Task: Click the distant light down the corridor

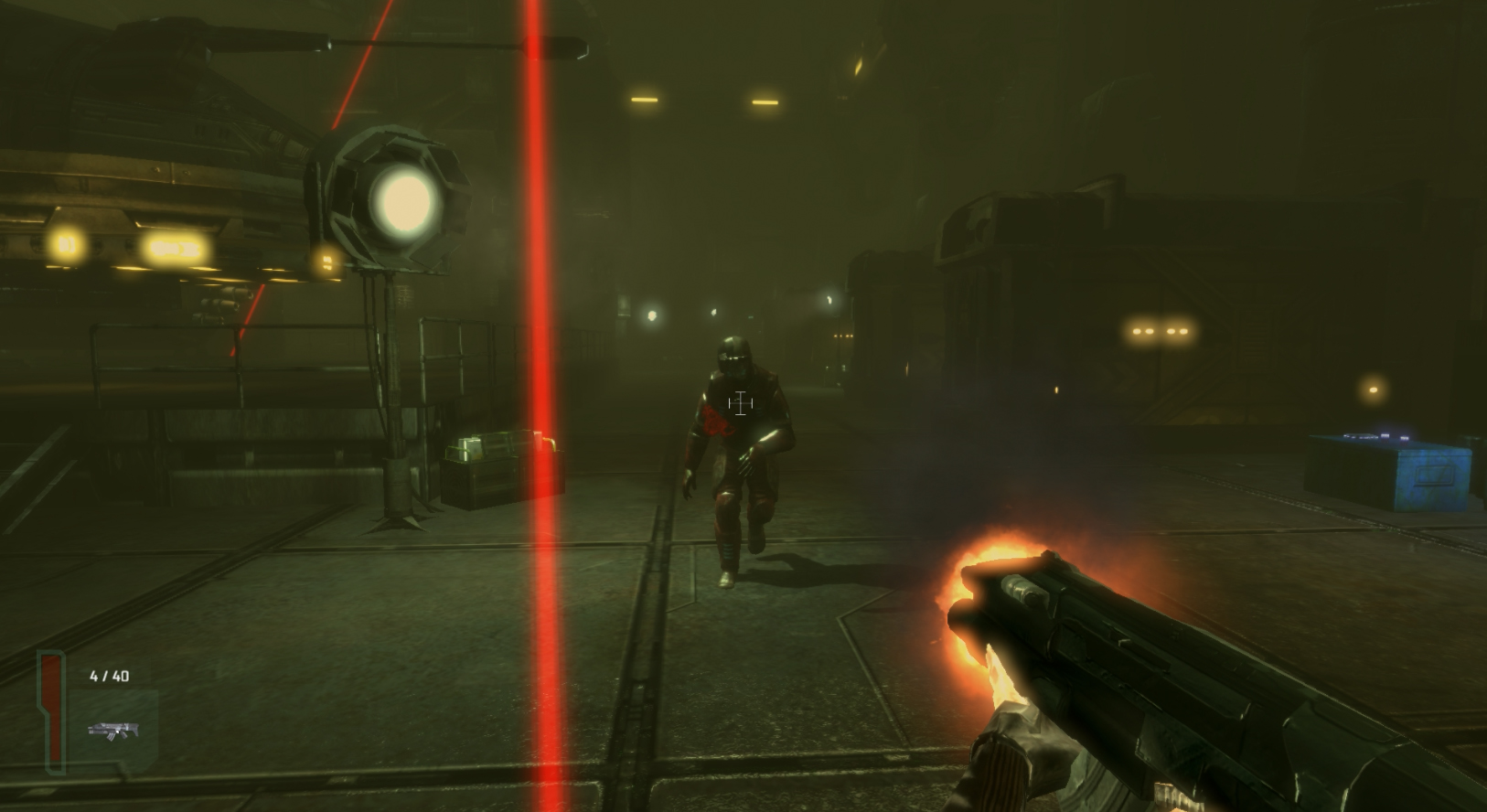Action: (651, 315)
